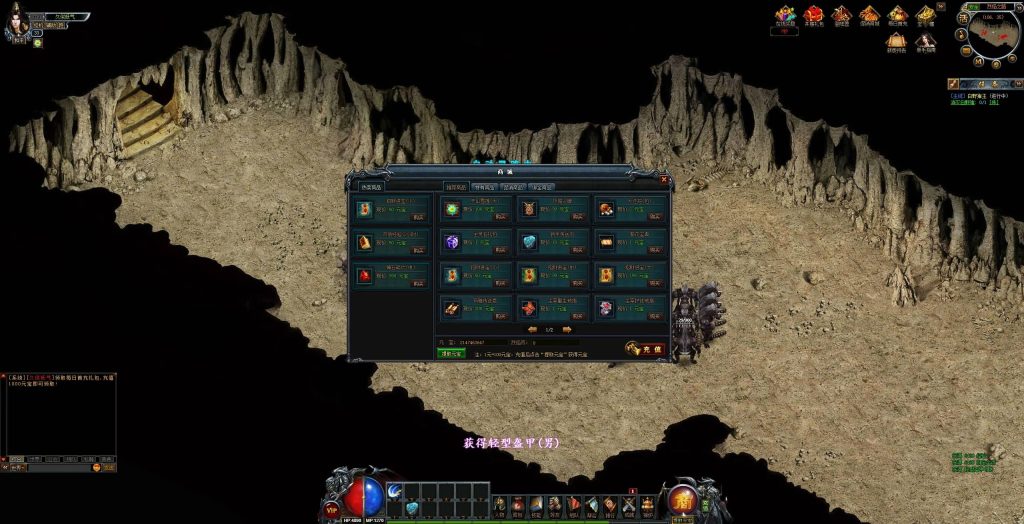Screen dimensions: 1024x524
Task: Buy the red gem in hot-sale list
Action: 419,283
